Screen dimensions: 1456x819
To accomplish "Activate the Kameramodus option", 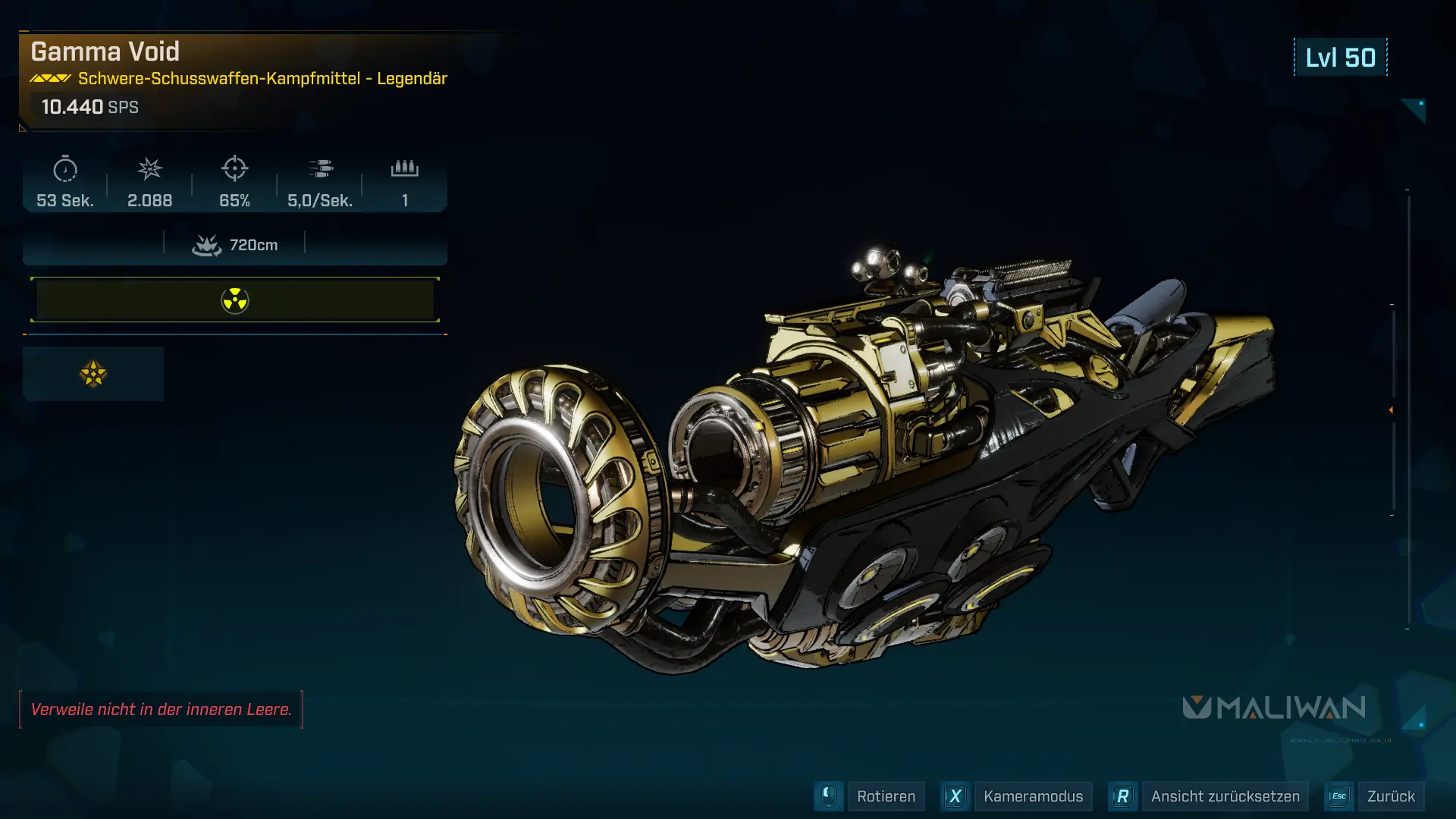I will click(1032, 796).
